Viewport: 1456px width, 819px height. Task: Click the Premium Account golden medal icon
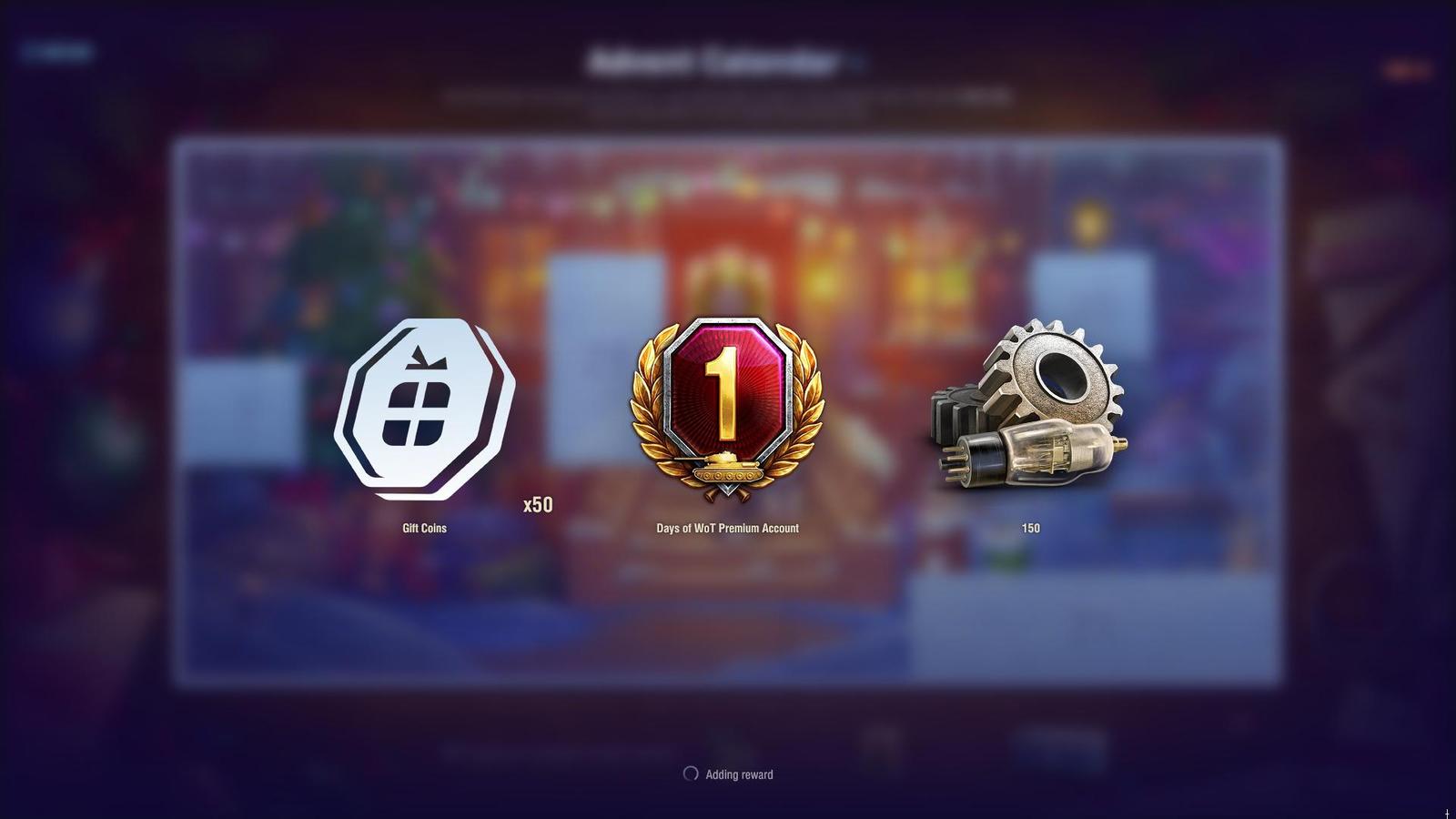coord(725,409)
